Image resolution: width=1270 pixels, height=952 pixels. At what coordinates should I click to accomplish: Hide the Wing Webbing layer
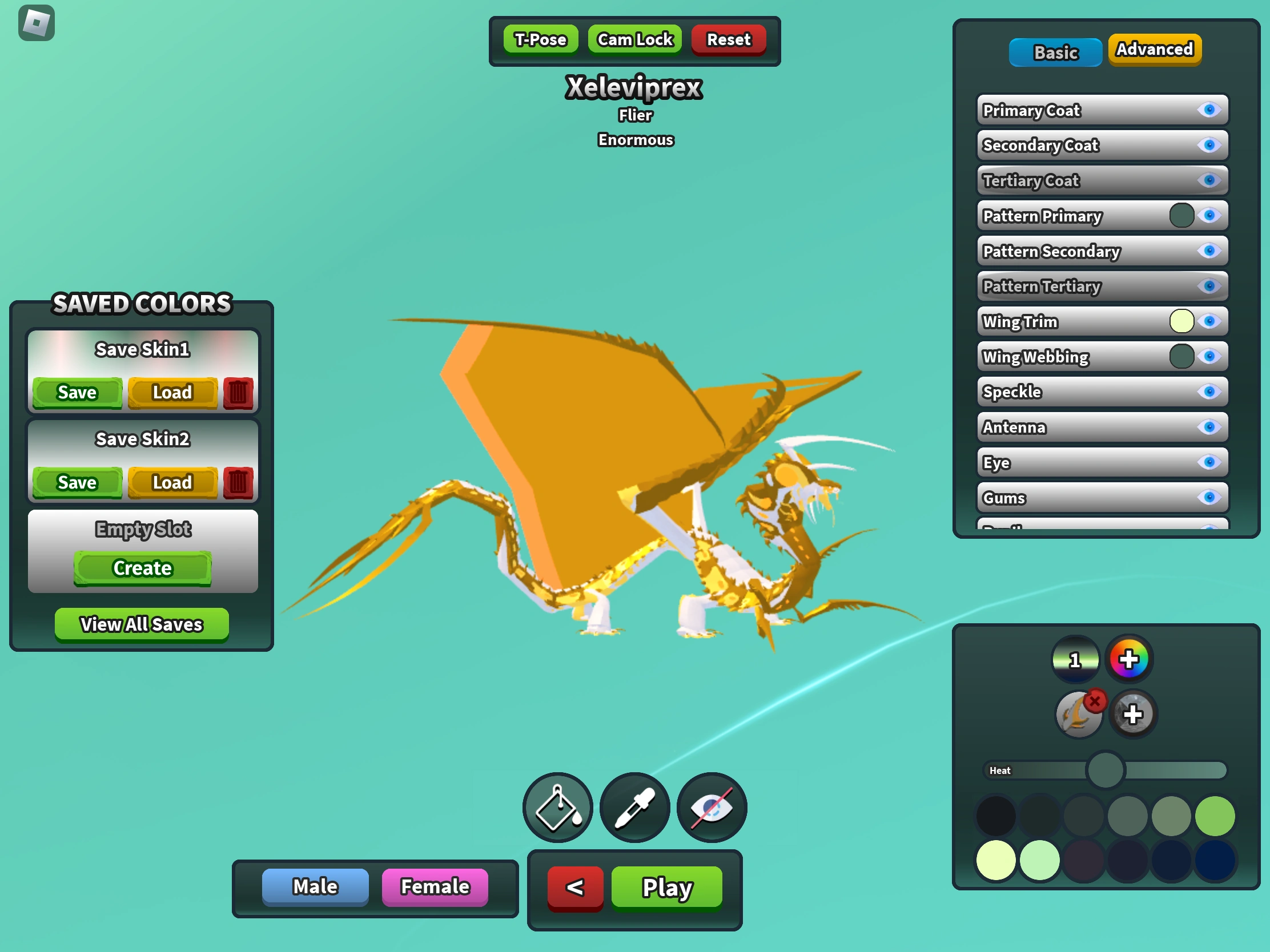click(x=1210, y=356)
